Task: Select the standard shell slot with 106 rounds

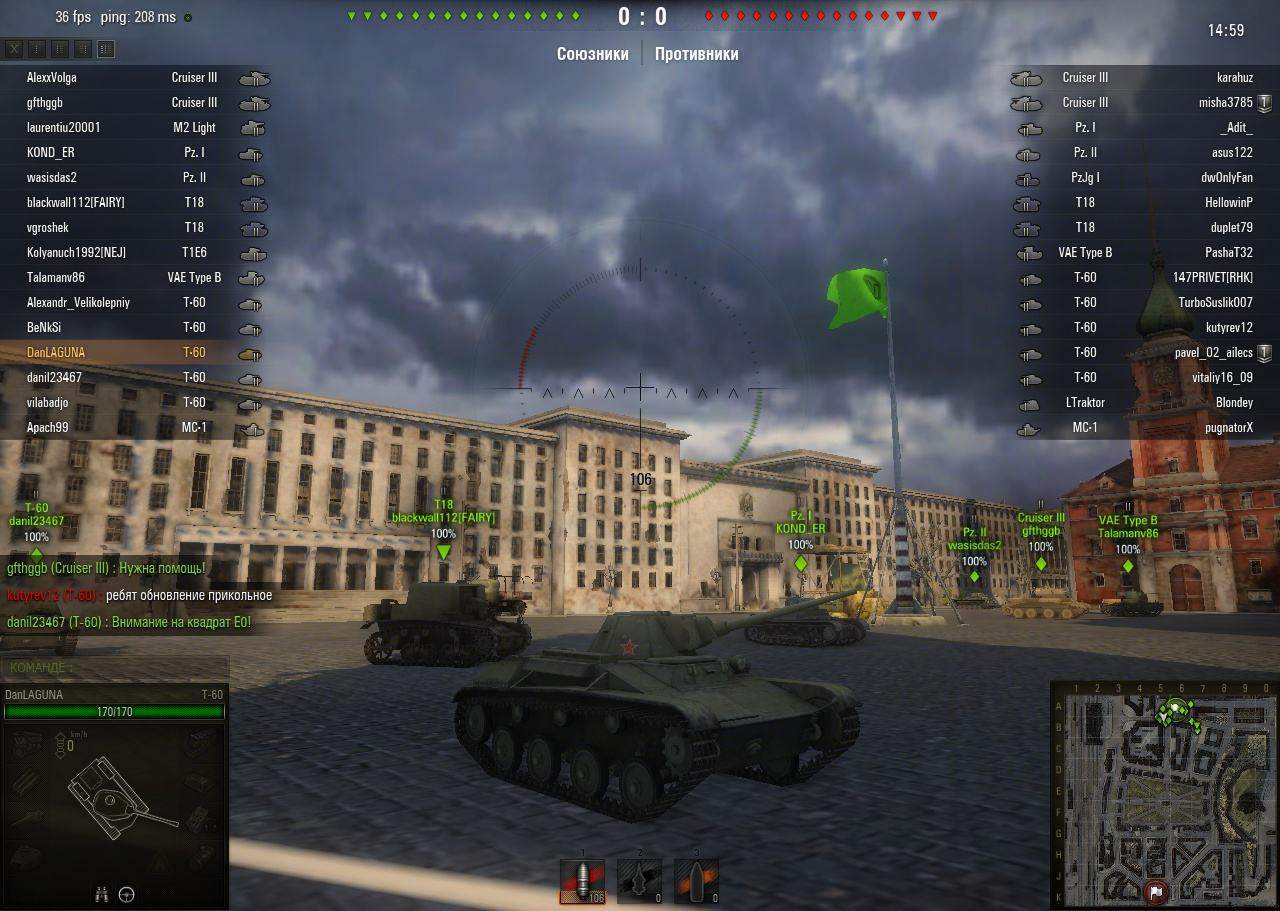Action: (582, 882)
